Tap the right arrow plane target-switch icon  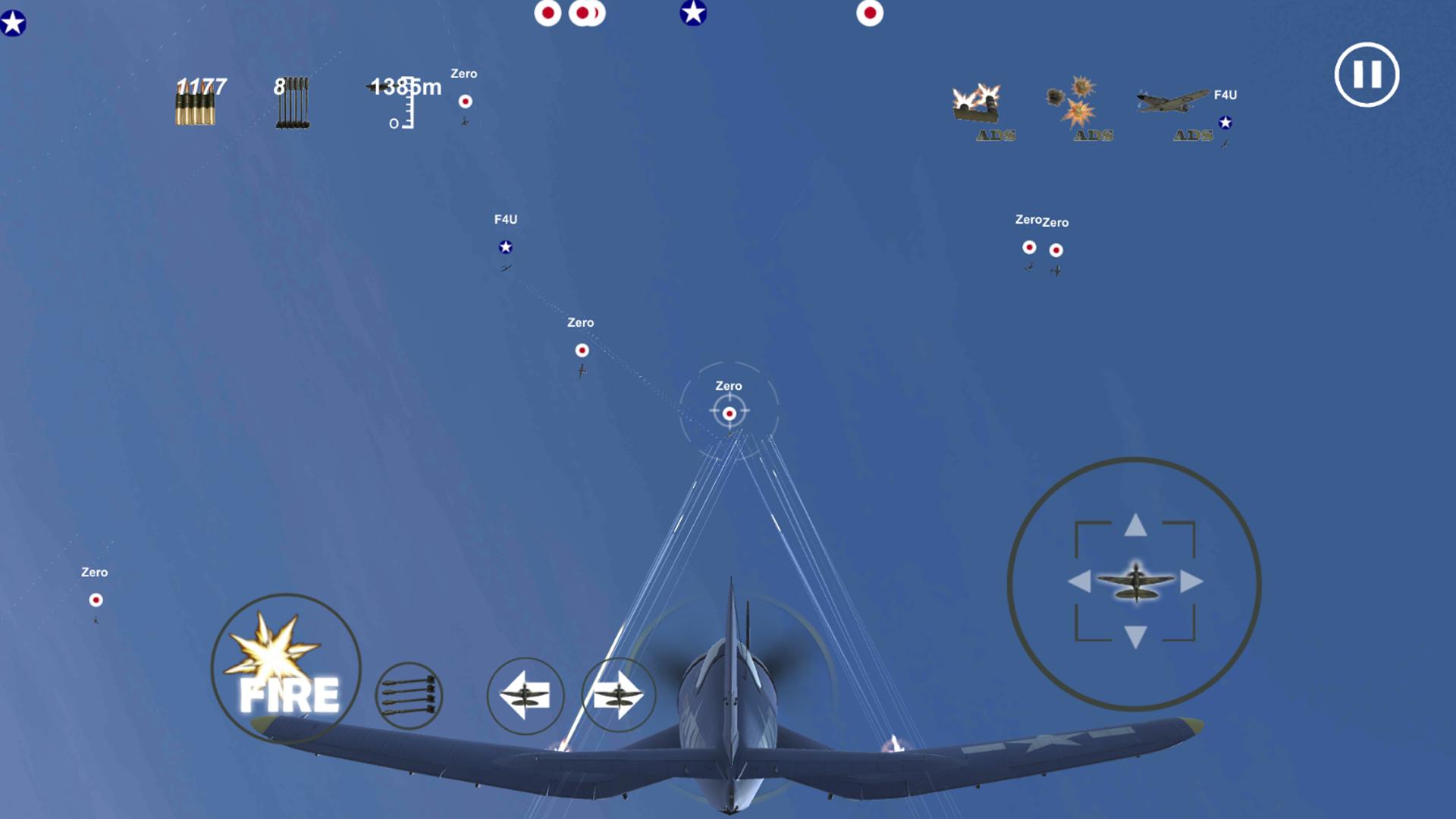click(x=619, y=695)
